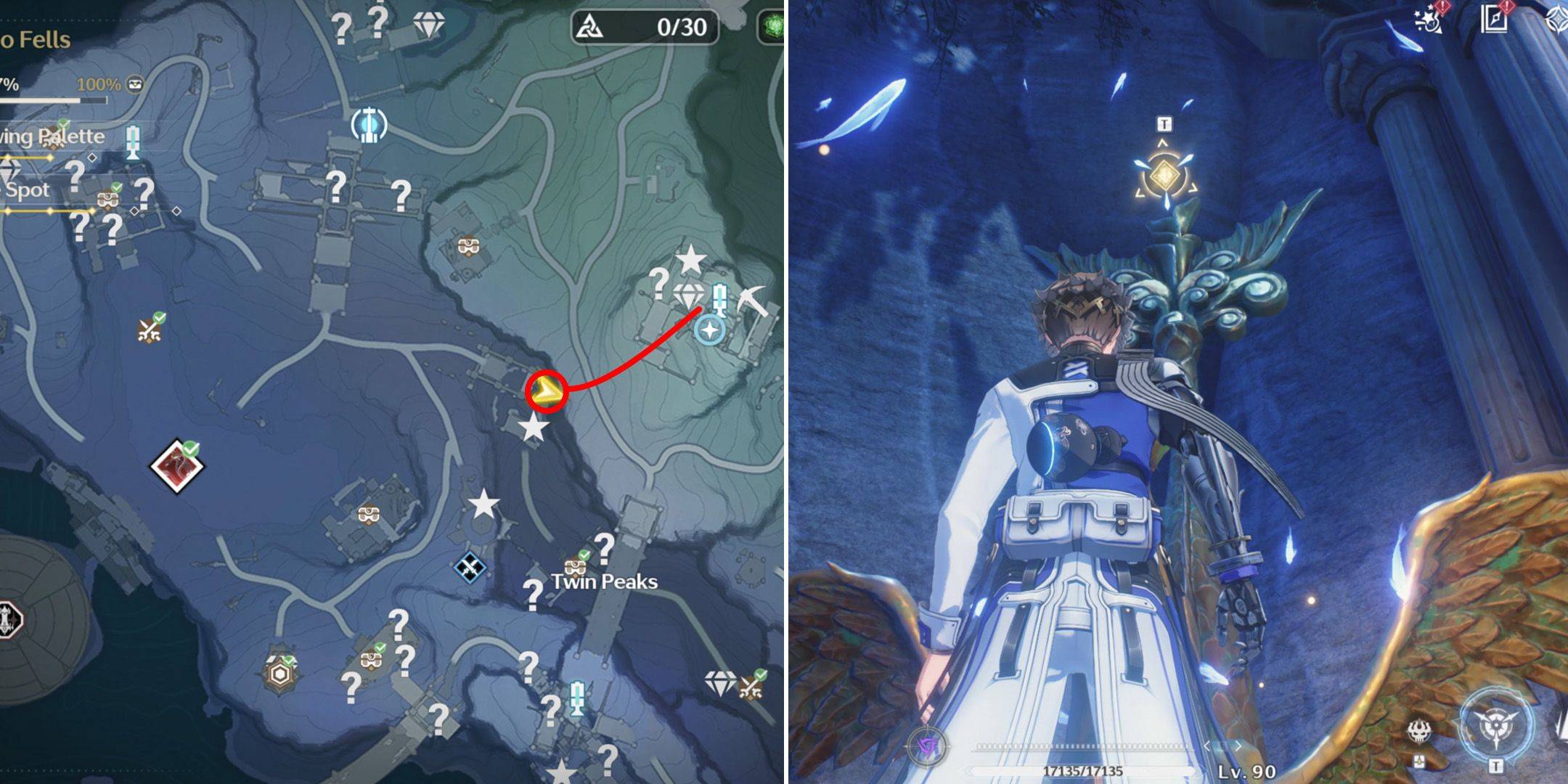This screenshot has height=784, width=1568.
Task: Click the white pickaxe mining marker
Action: point(752,299)
